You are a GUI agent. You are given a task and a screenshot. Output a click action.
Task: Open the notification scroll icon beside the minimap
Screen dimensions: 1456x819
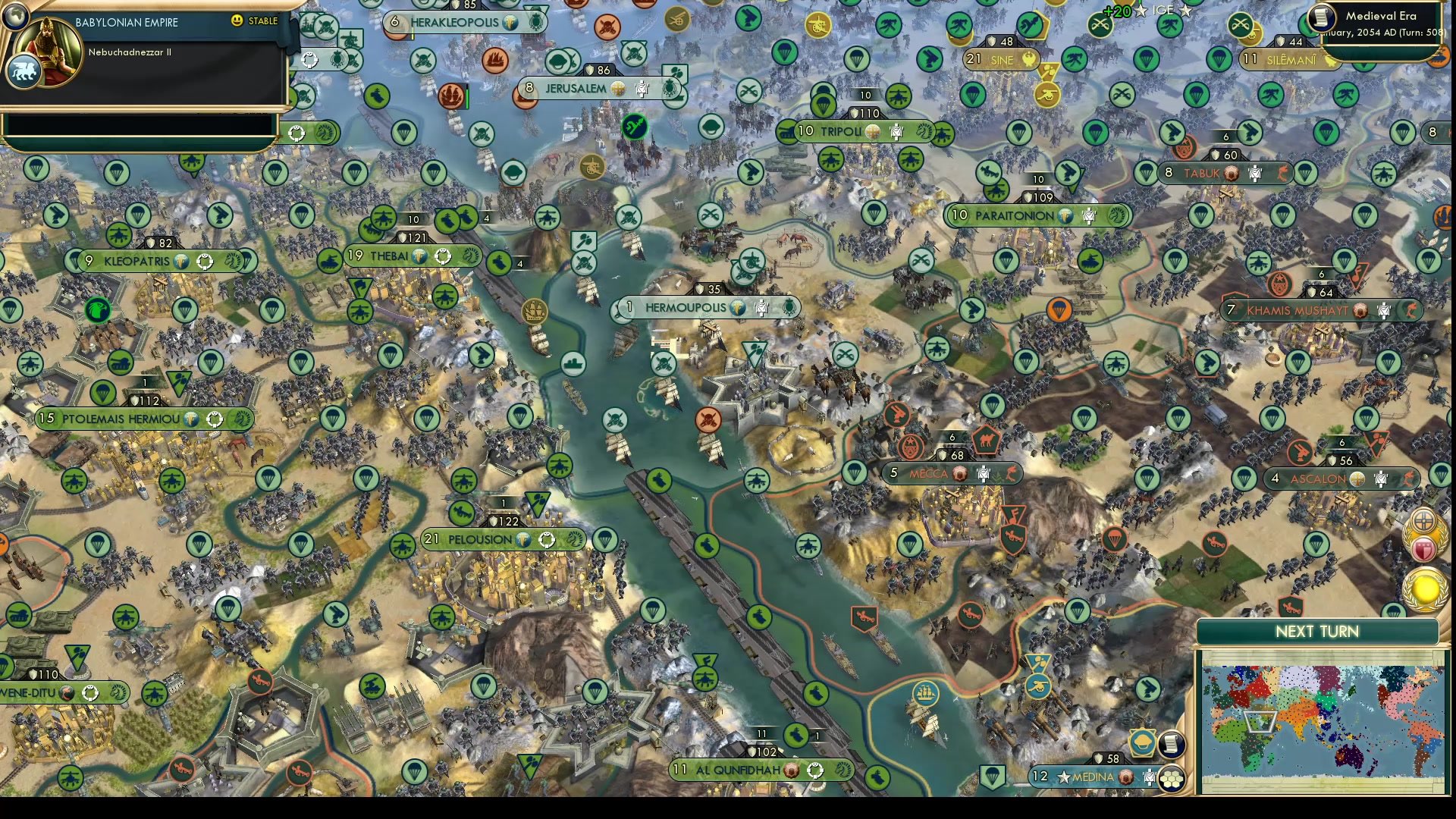point(1172,745)
